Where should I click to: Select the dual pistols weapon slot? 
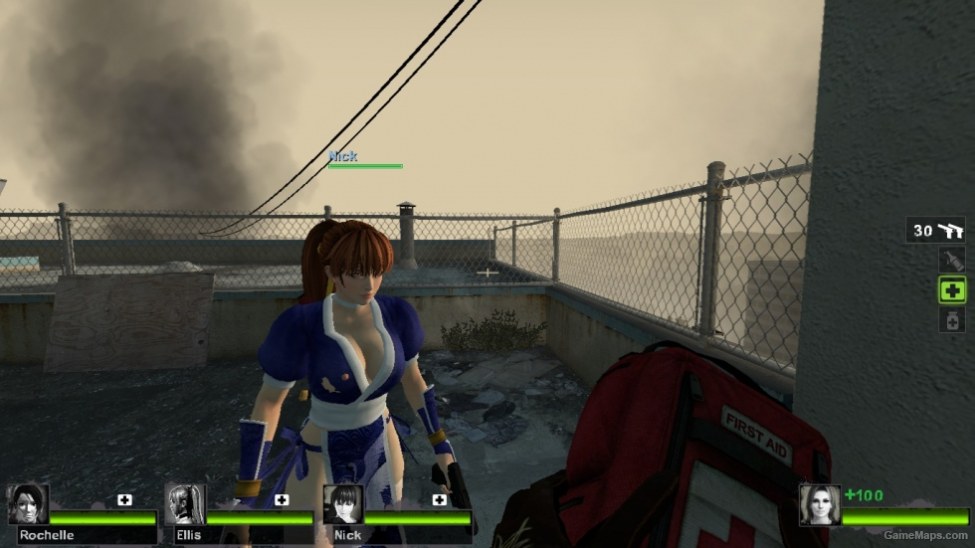pos(938,231)
